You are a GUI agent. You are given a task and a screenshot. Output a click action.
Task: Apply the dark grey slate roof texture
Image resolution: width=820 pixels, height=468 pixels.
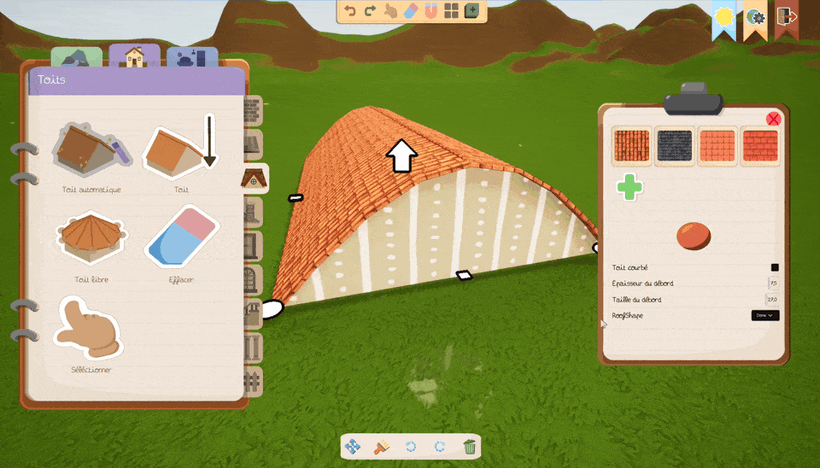click(674, 147)
